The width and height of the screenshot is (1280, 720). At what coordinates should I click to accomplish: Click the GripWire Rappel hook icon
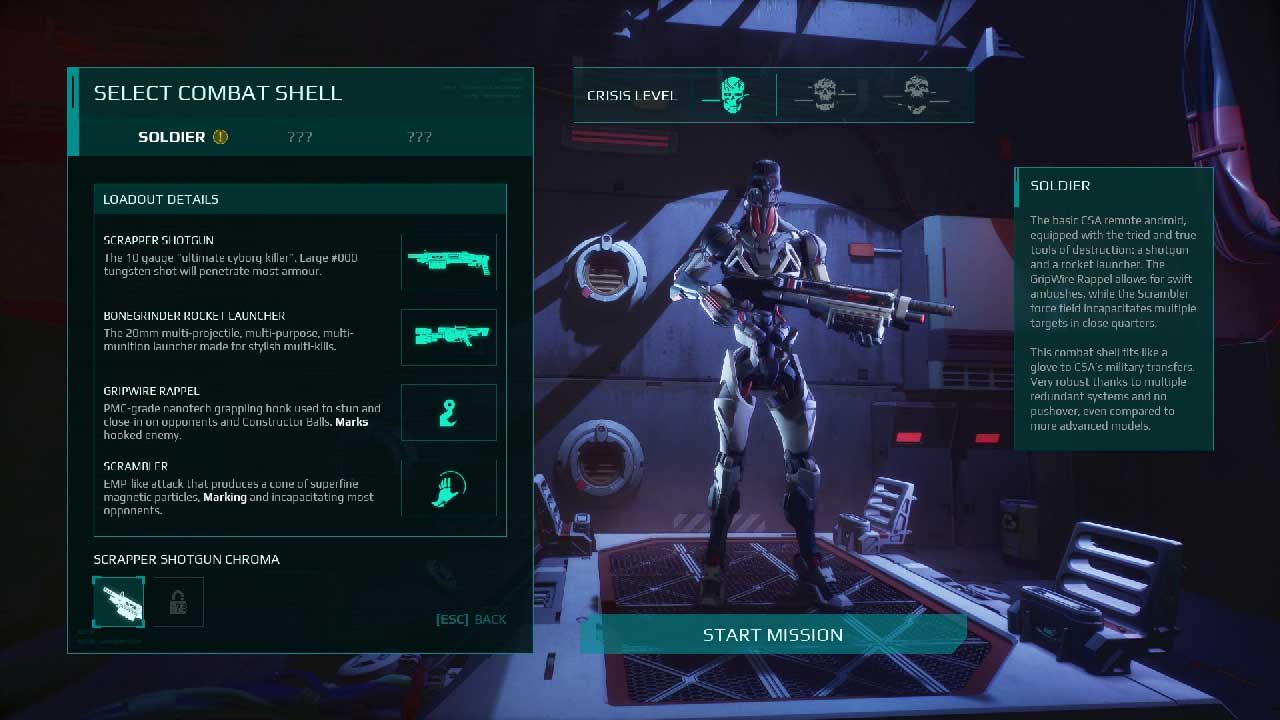tap(449, 412)
